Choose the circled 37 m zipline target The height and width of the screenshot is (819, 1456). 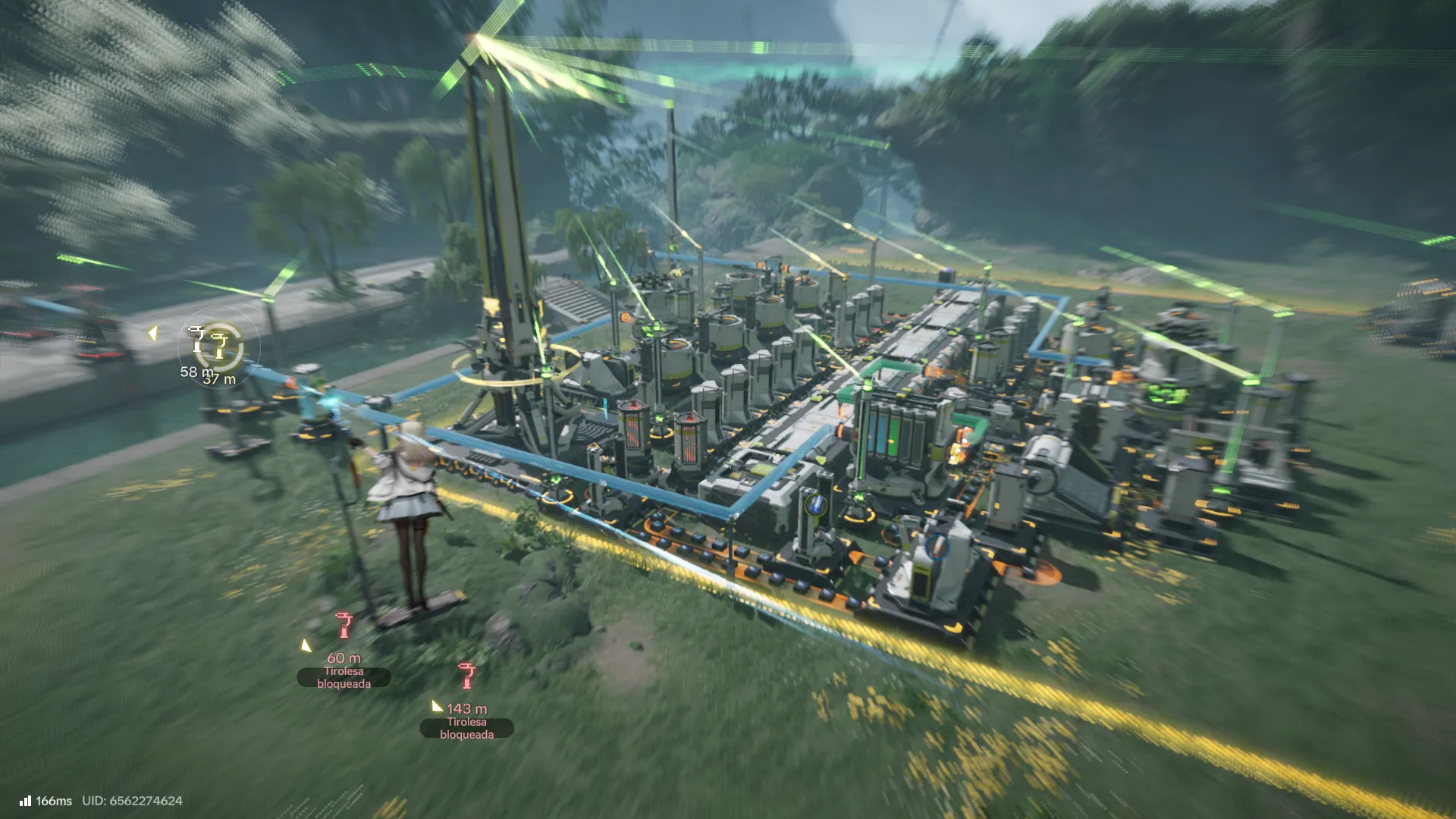pos(221,347)
